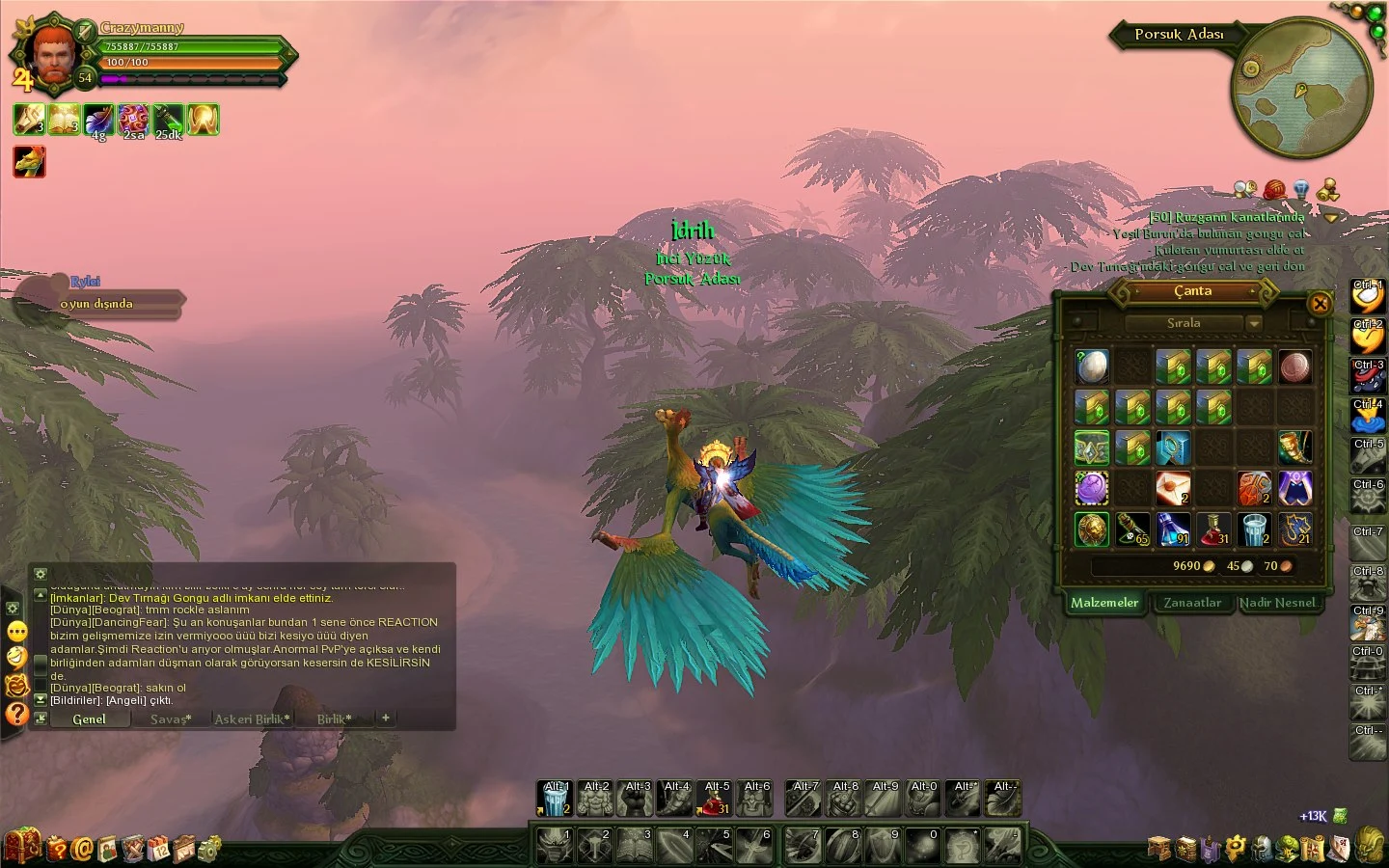
Task: Open the Sırala sort dropdown
Action: (x=1254, y=323)
